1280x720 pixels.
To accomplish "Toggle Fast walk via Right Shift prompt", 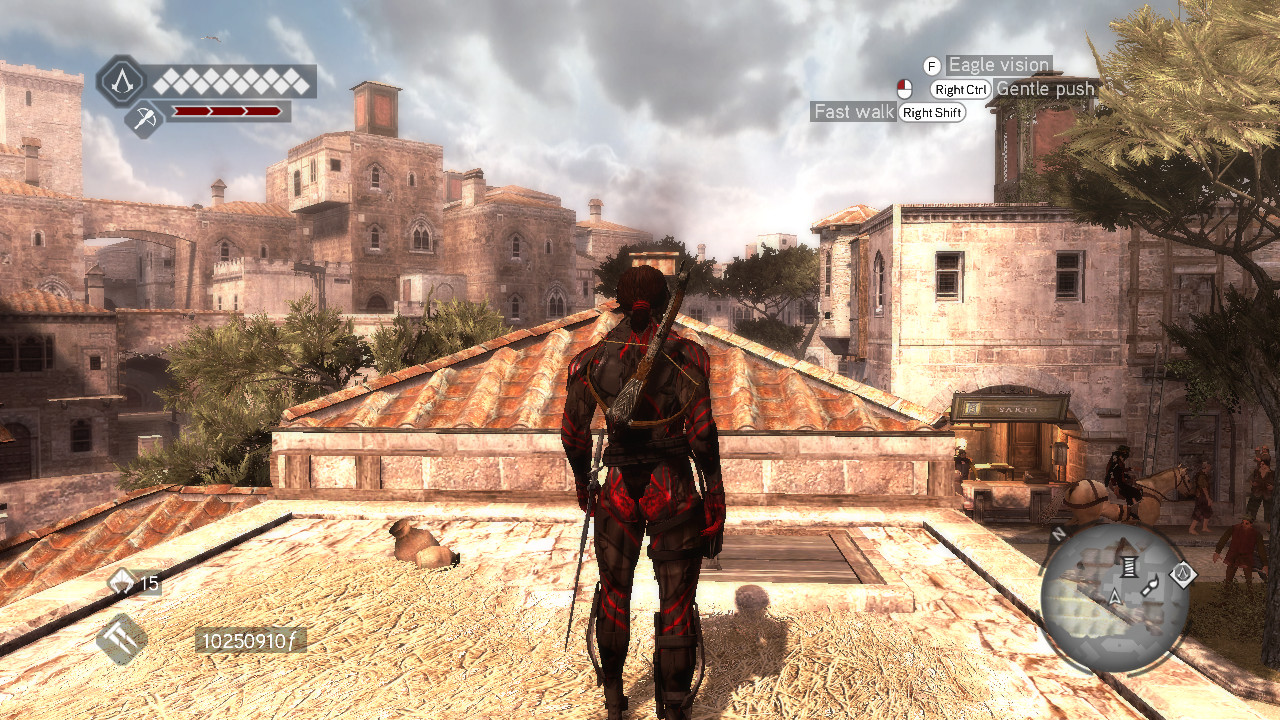I will point(932,112).
